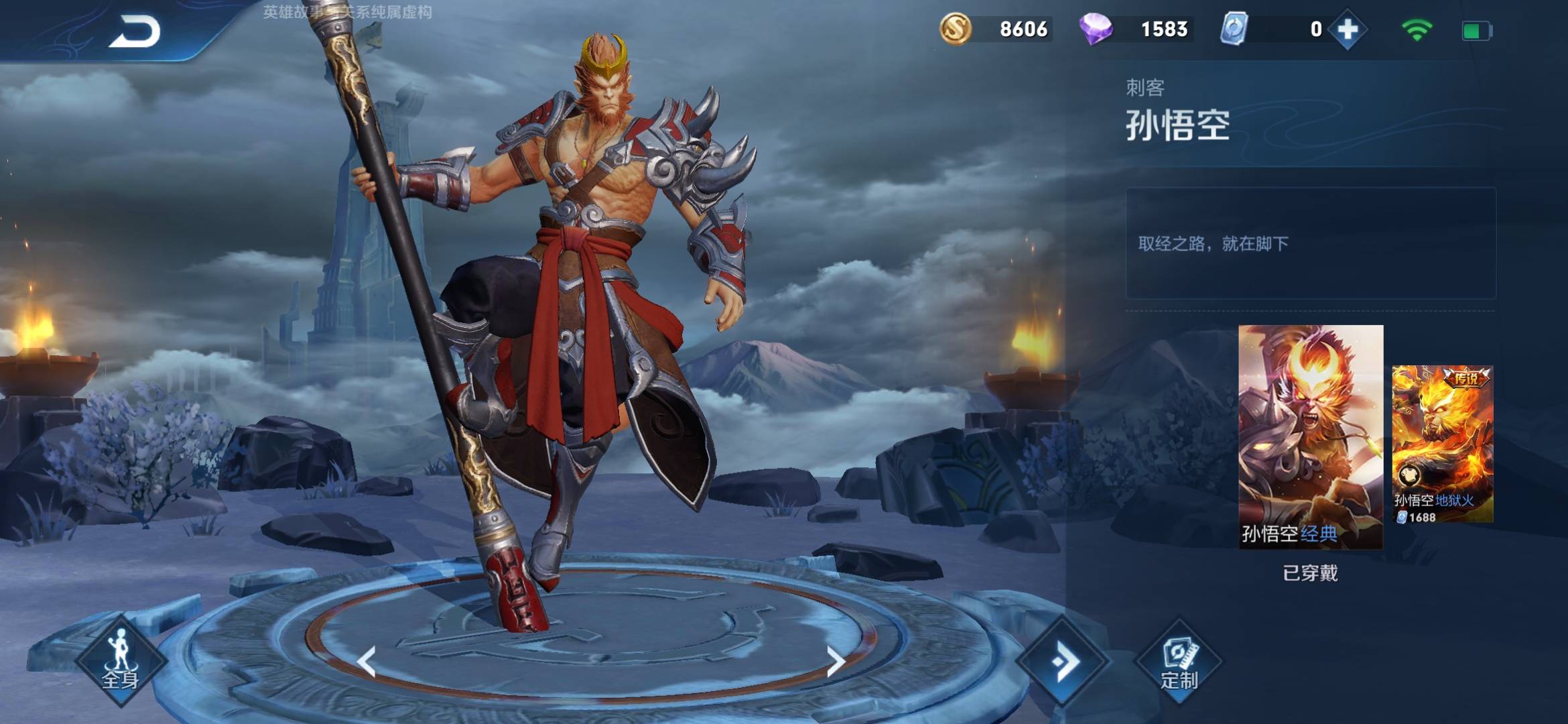This screenshot has height=724, width=1568.
Task: Select the 孙悟空 经典 classic skin card
Action: tap(1310, 436)
